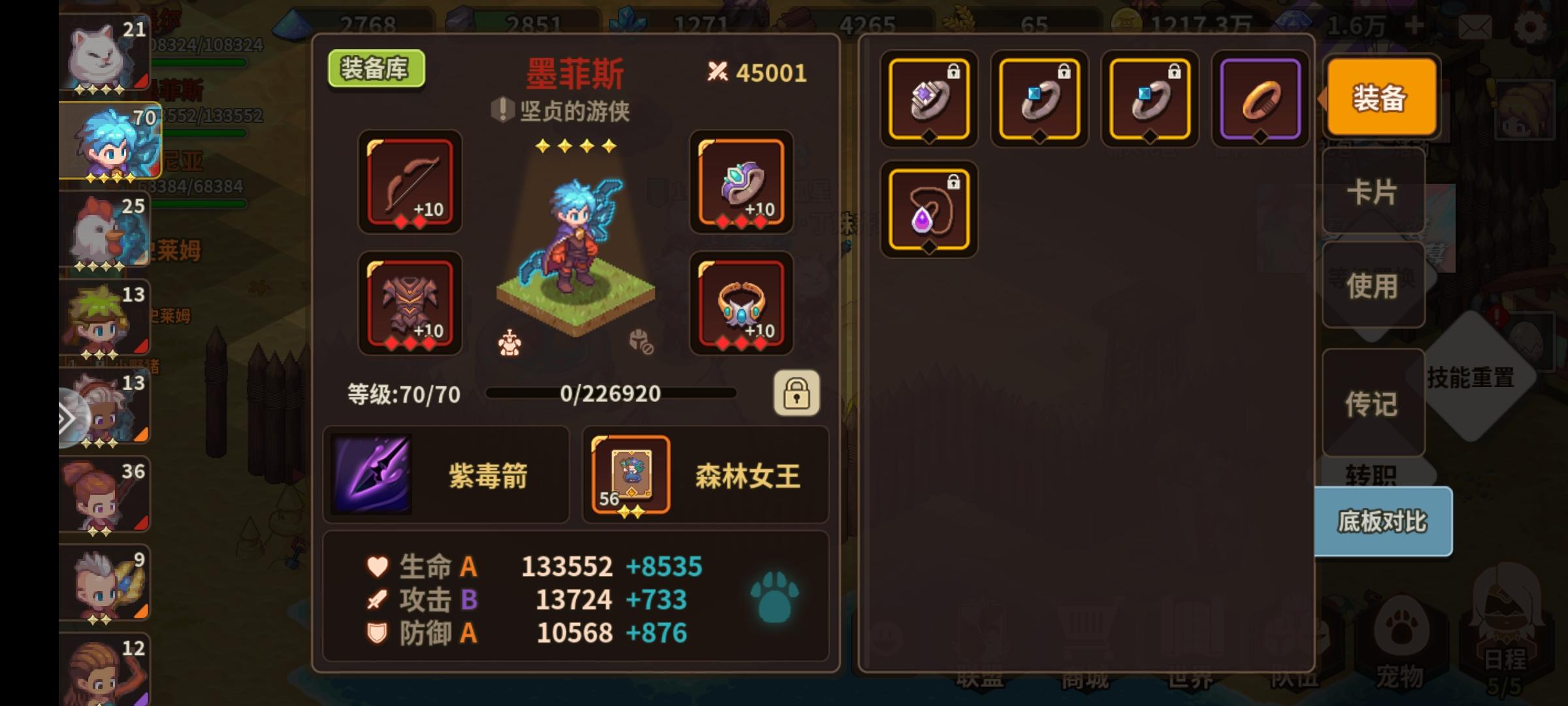Switch to the 卡片 tab
The width and height of the screenshot is (1568, 706).
[x=1373, y=193]
